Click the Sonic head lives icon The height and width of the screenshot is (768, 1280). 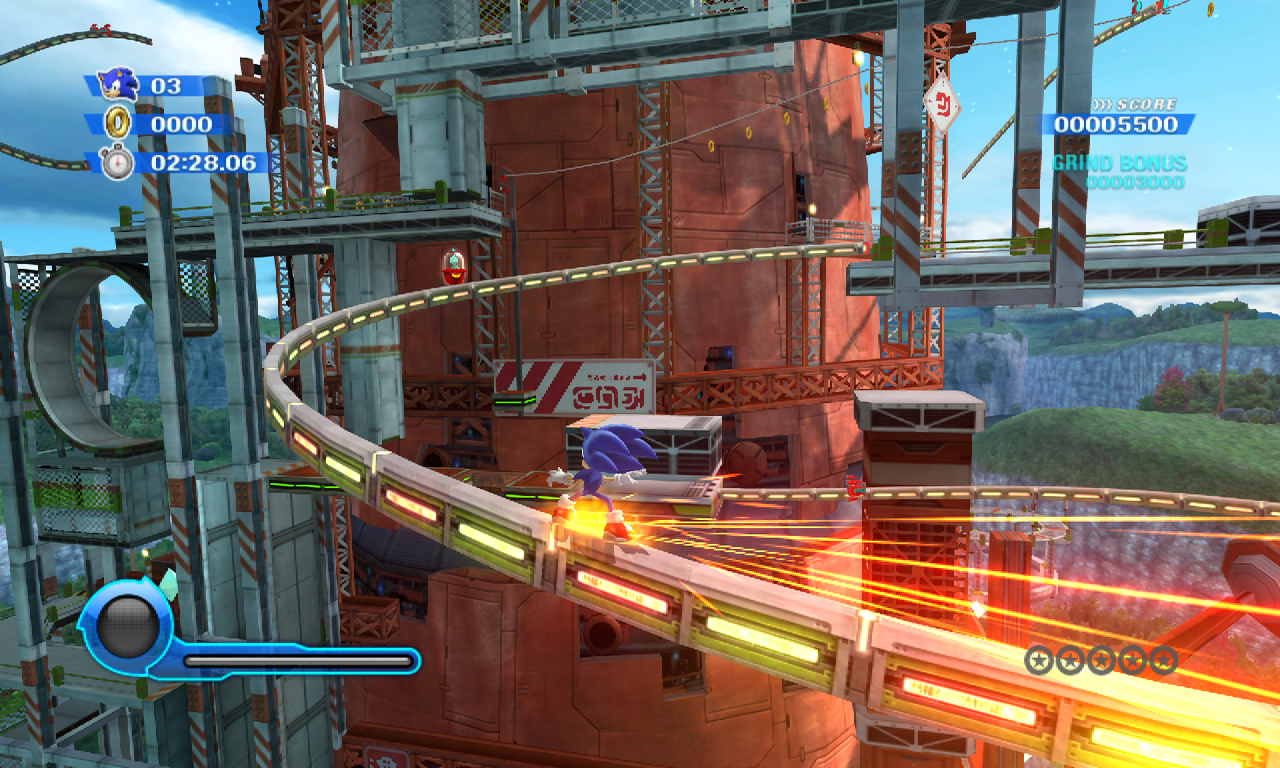click(119, 84)
